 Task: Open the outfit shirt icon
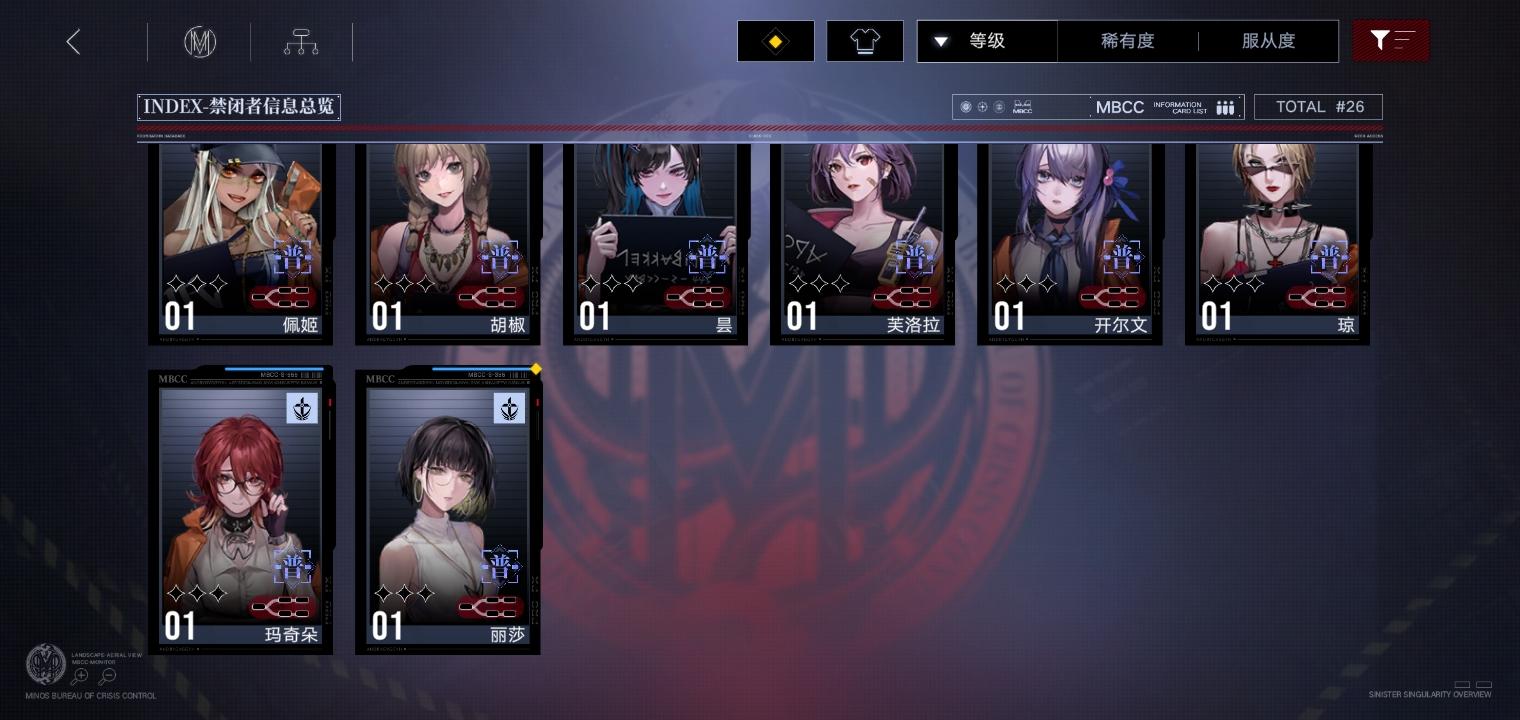click(864, 41)
